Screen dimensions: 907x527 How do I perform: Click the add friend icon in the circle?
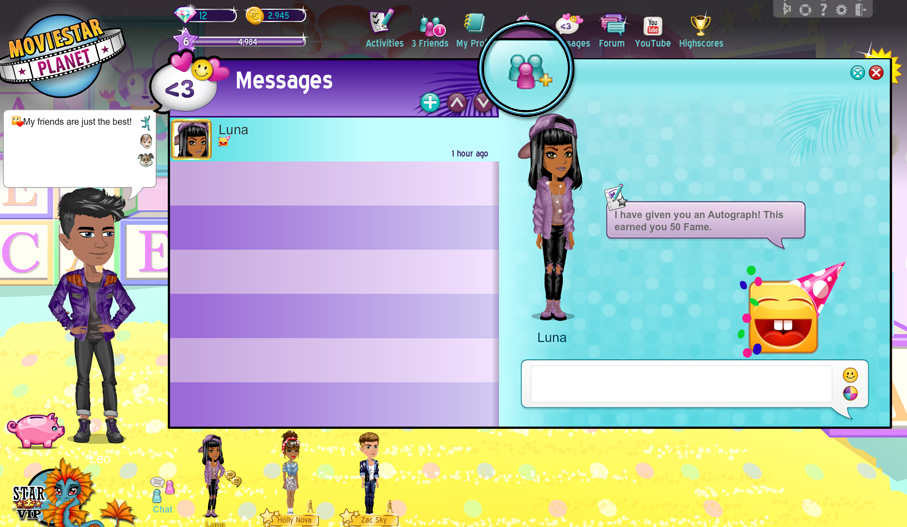[527, 70]
